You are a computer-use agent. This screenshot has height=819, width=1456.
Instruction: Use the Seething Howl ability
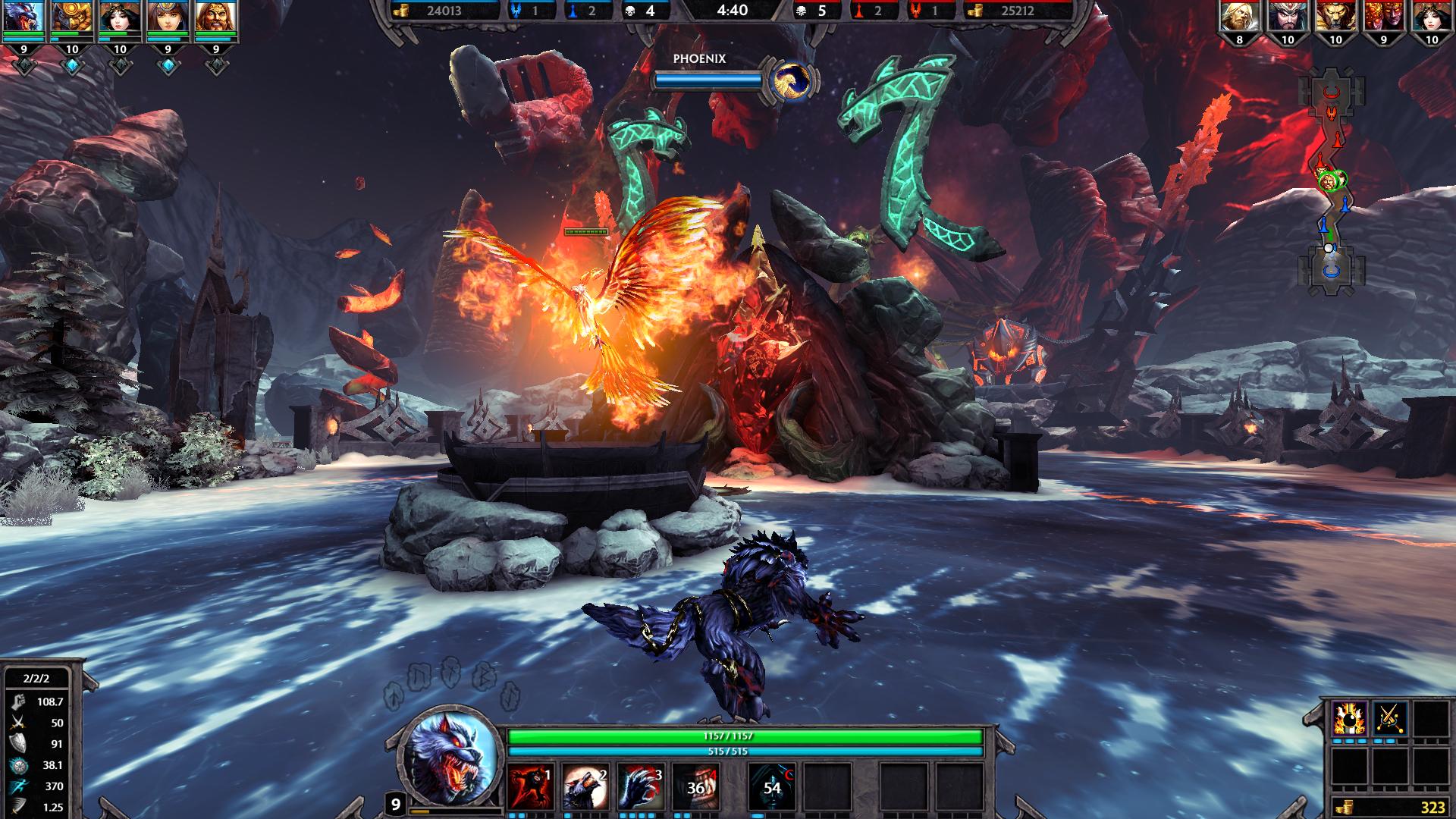585,787
